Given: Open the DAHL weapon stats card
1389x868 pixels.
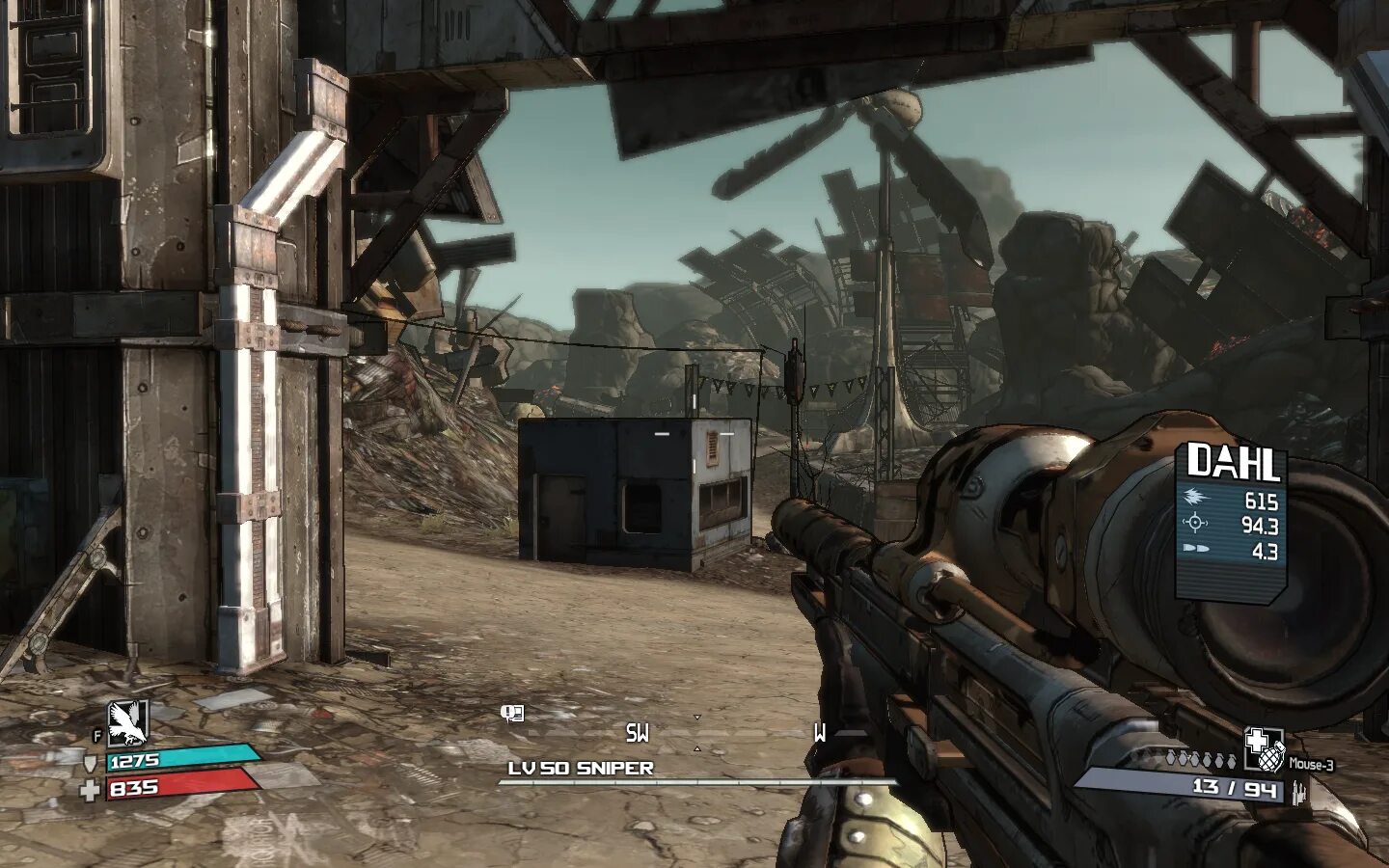Looking at the screenshot, I should point(1232,515).
